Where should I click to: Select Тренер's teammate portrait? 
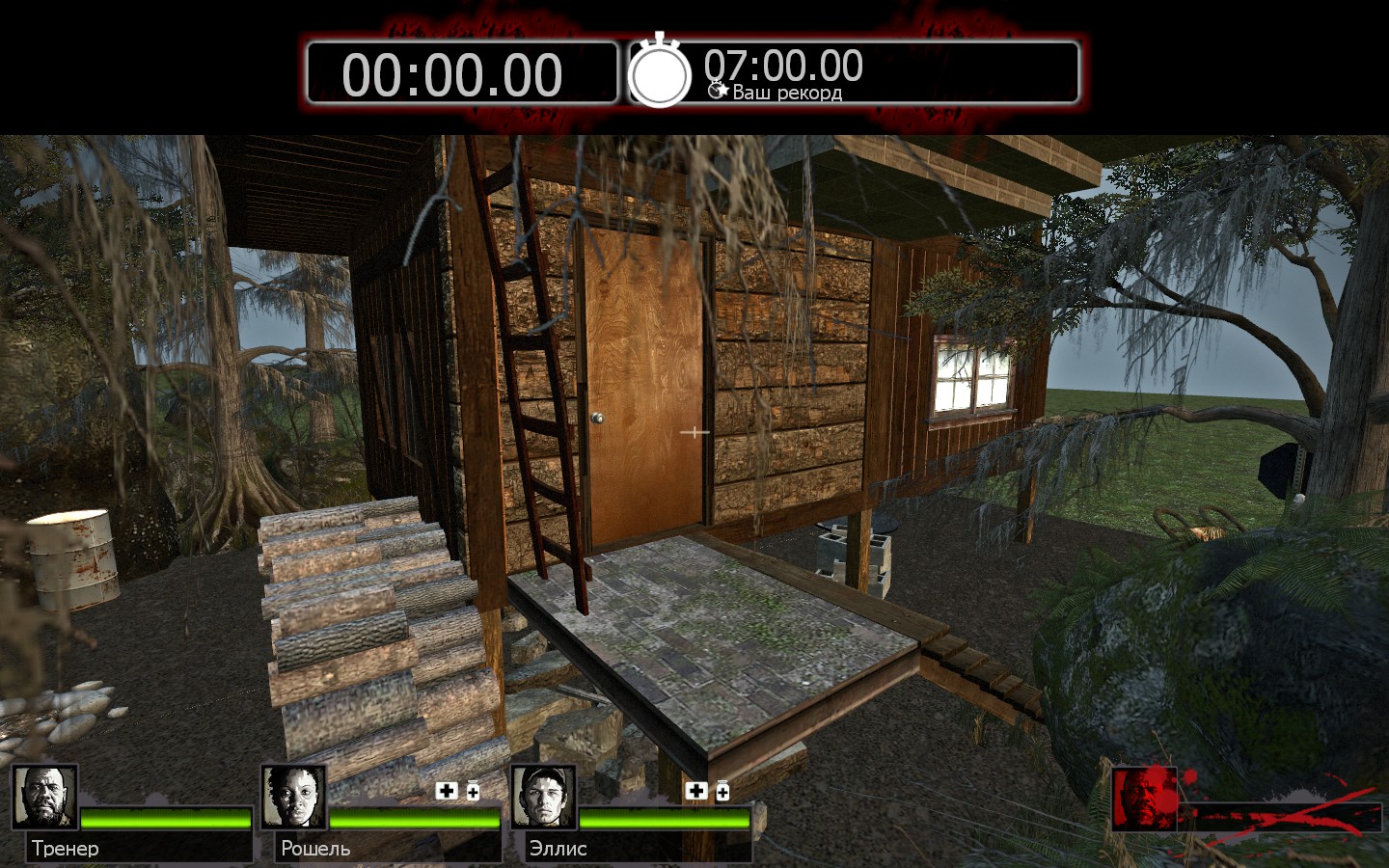(44, 797)
